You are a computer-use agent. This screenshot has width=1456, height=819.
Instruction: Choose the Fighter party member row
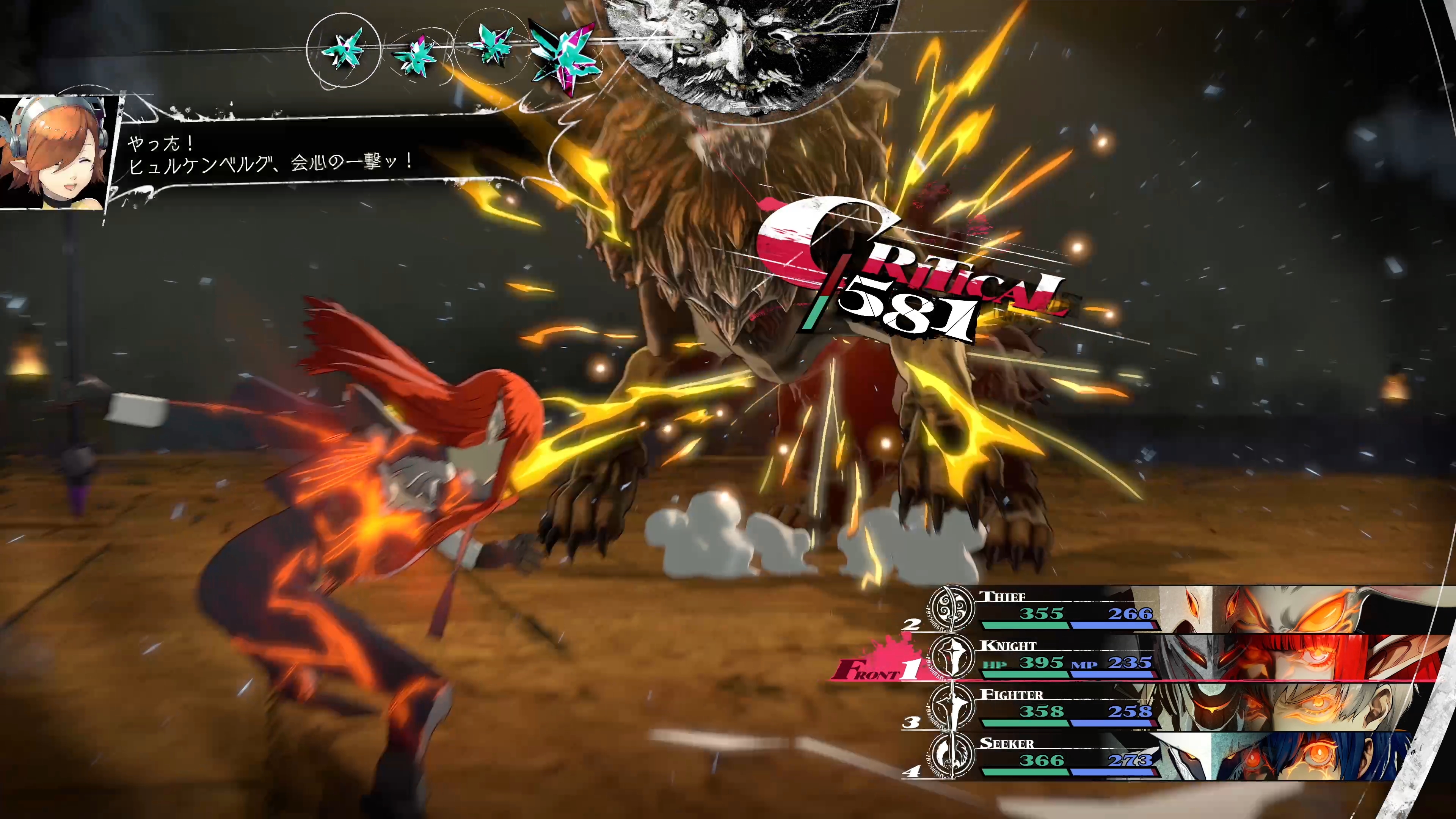click(1068, 708)
